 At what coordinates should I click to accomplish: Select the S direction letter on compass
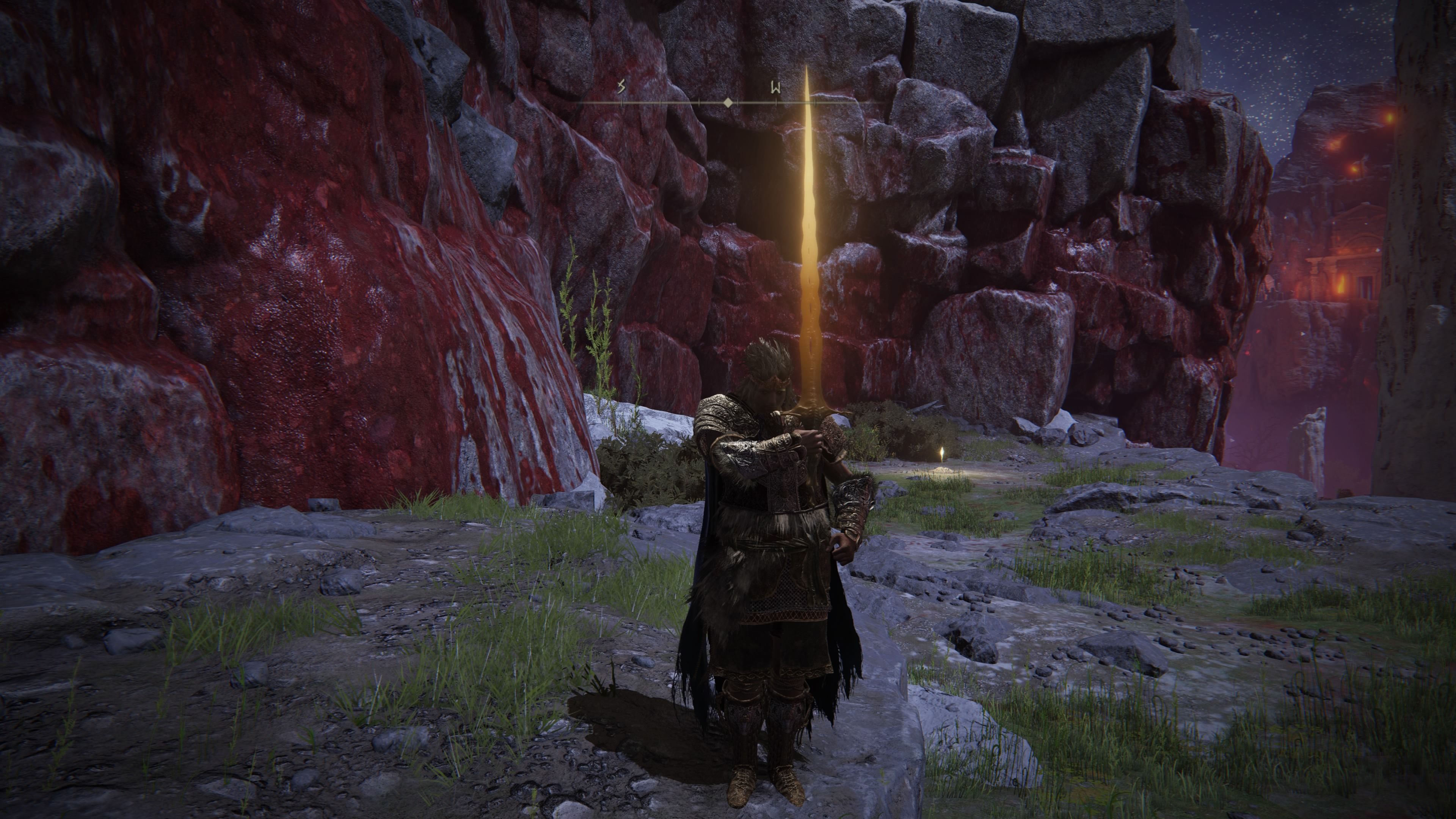tap(622, 87)
